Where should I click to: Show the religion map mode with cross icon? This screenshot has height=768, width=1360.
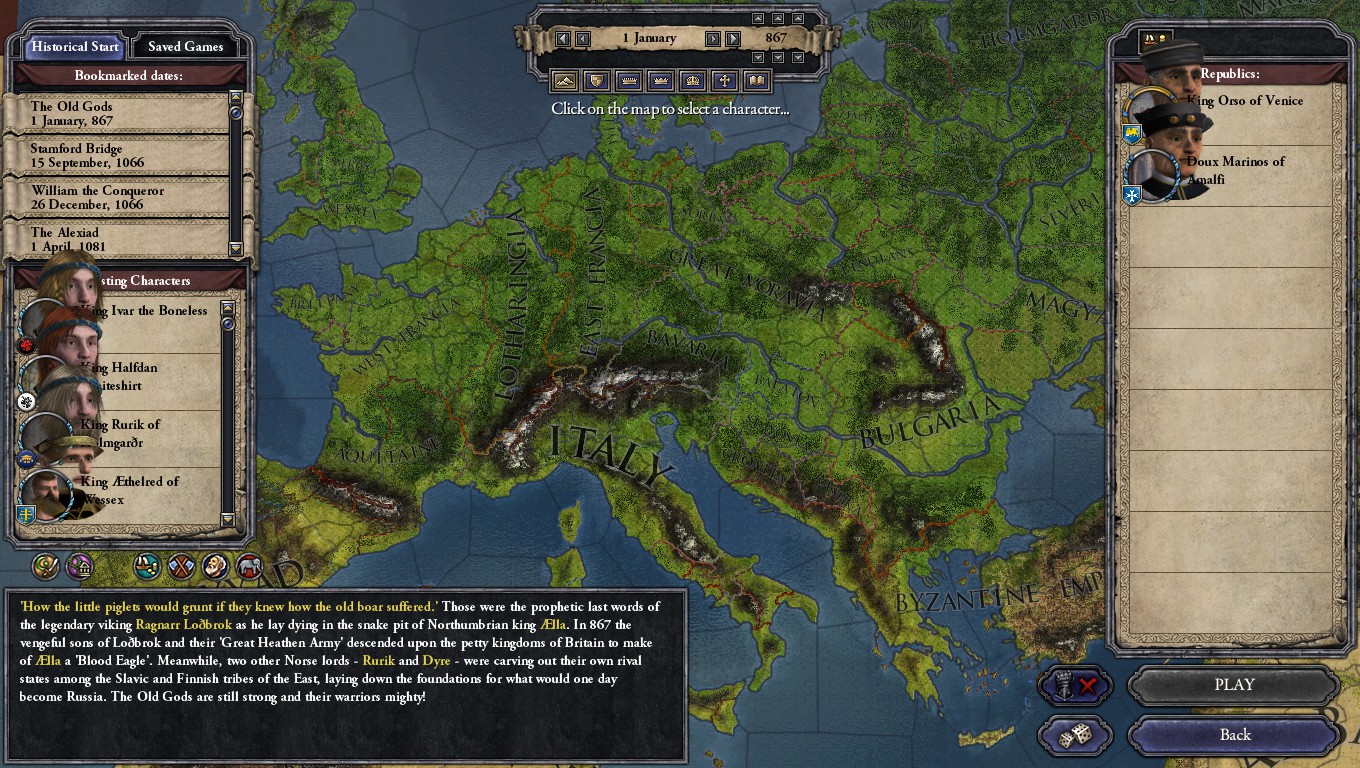point(724,81)
